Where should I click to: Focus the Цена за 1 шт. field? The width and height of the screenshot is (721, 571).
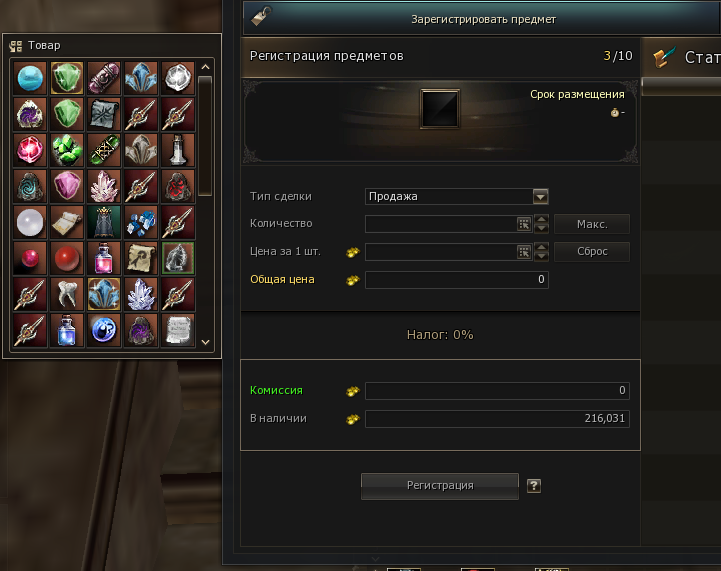point(440,252)
